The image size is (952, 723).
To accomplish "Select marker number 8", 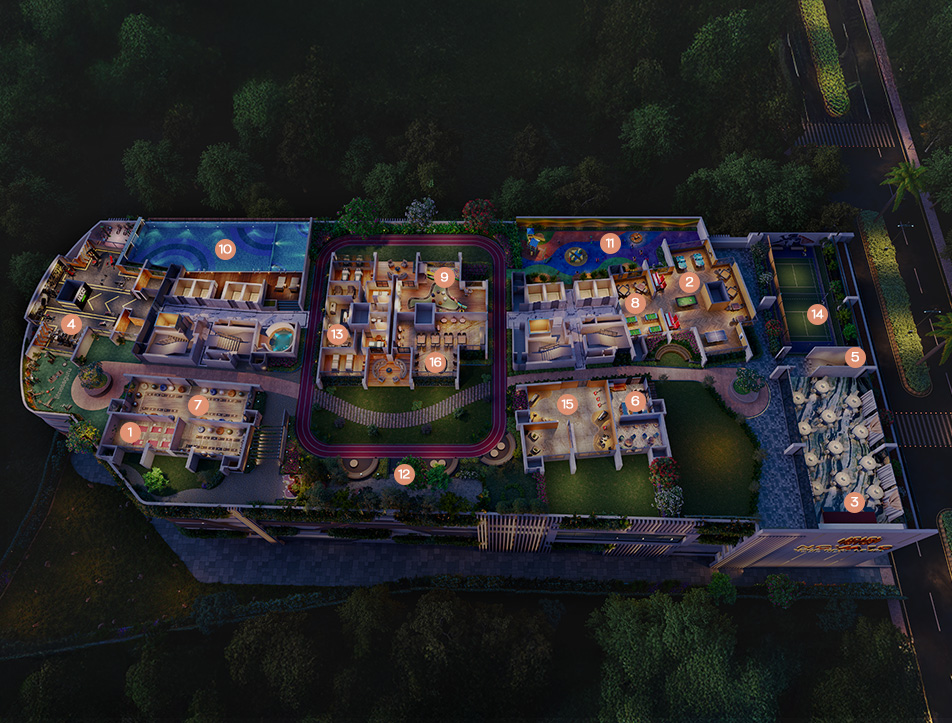I will coord(634,301).
